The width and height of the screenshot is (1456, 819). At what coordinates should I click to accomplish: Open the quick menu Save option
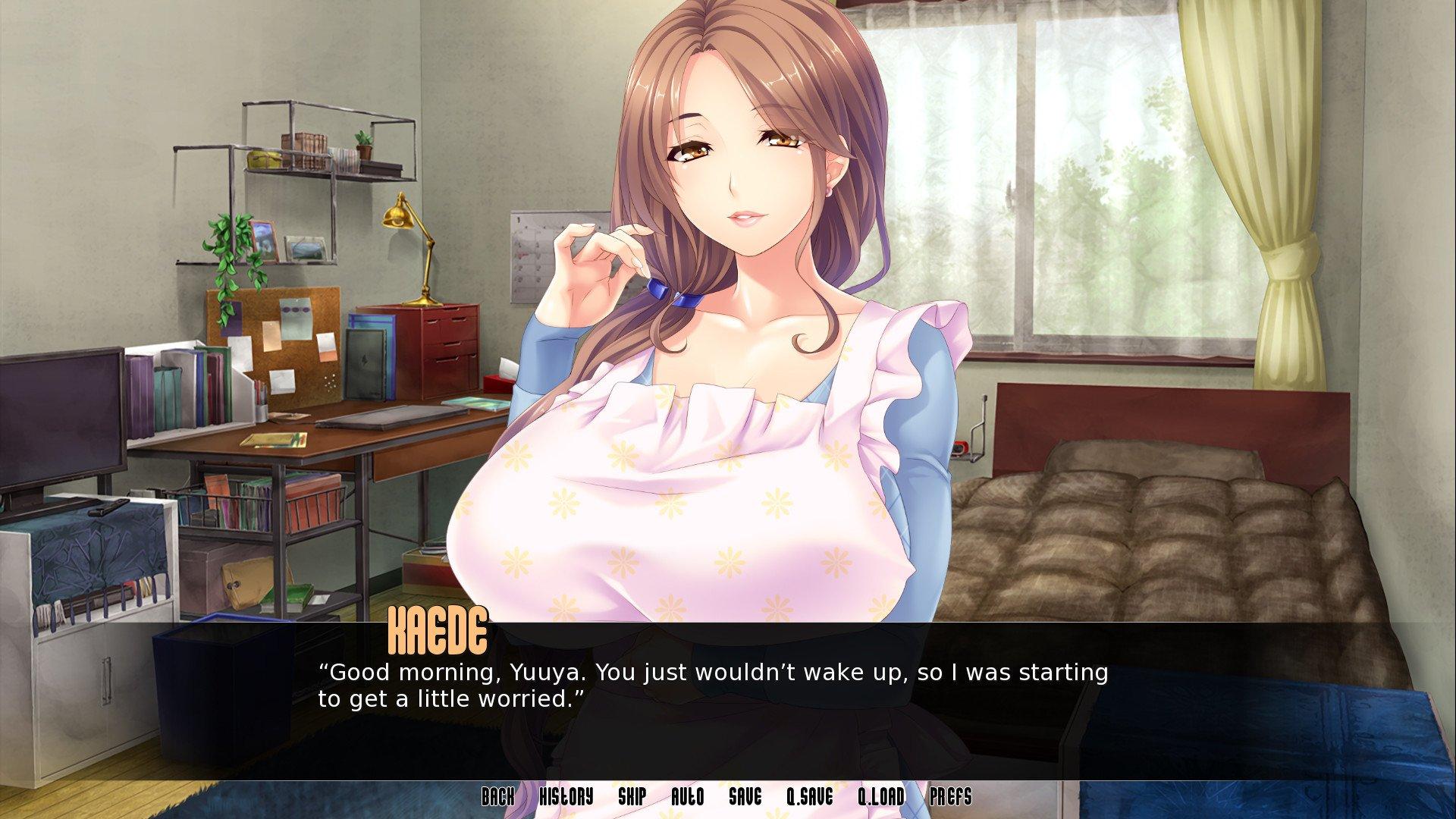(746, 797)
